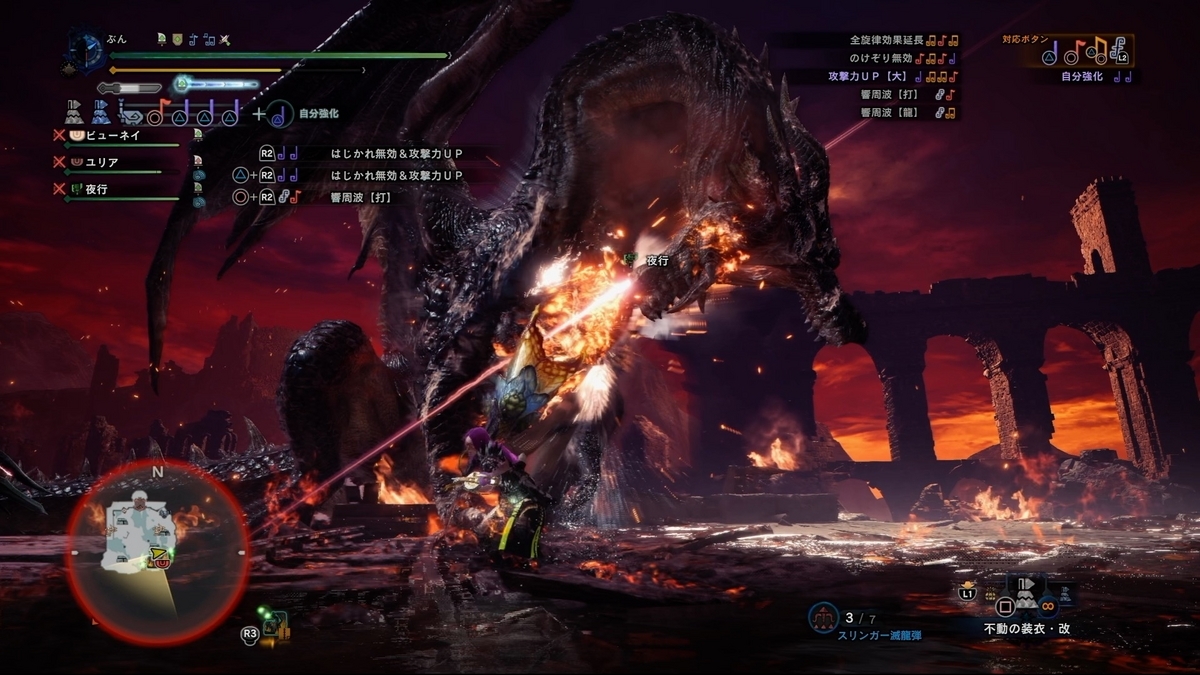Screen dimensions: 1200x675
Task: Select the 響周波【龍】 melody entry
Action: coord(900,113)
